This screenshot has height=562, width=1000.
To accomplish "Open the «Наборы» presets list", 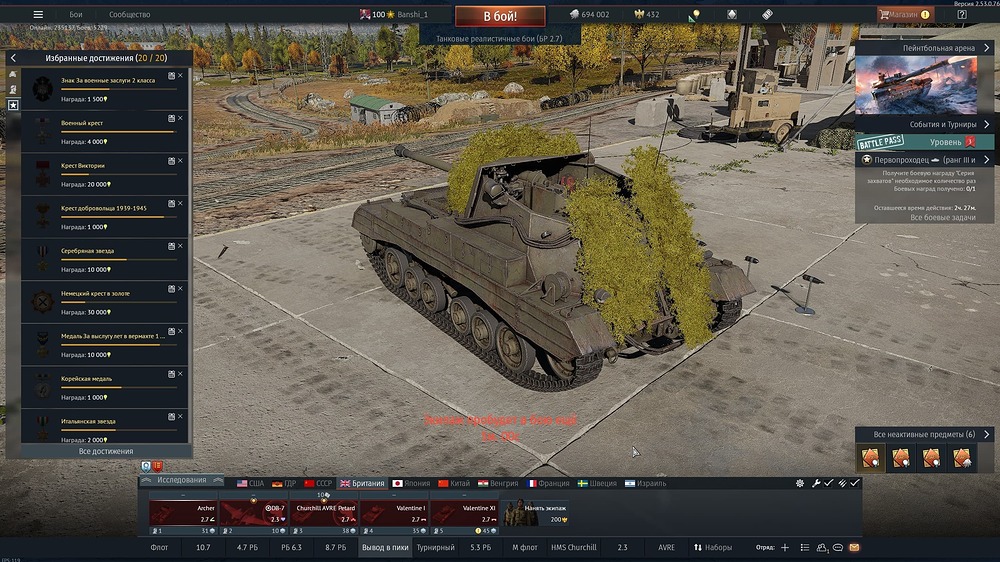I will [712, 548].
